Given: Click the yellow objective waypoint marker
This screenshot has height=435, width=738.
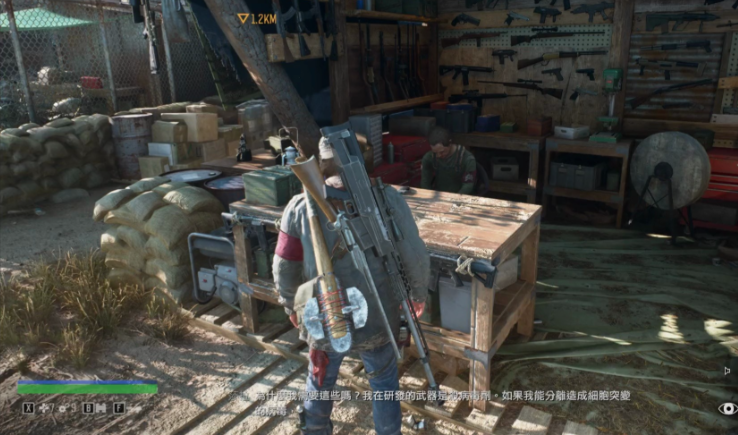Looking at the screenshot, I should pos(243,18).
